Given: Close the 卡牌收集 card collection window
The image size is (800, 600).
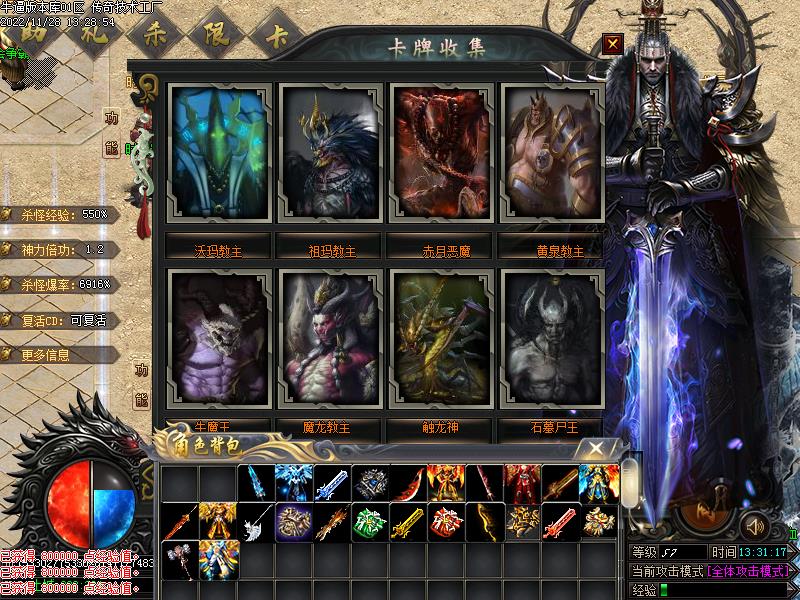Looking at the screenshot, I should point(613,43).
